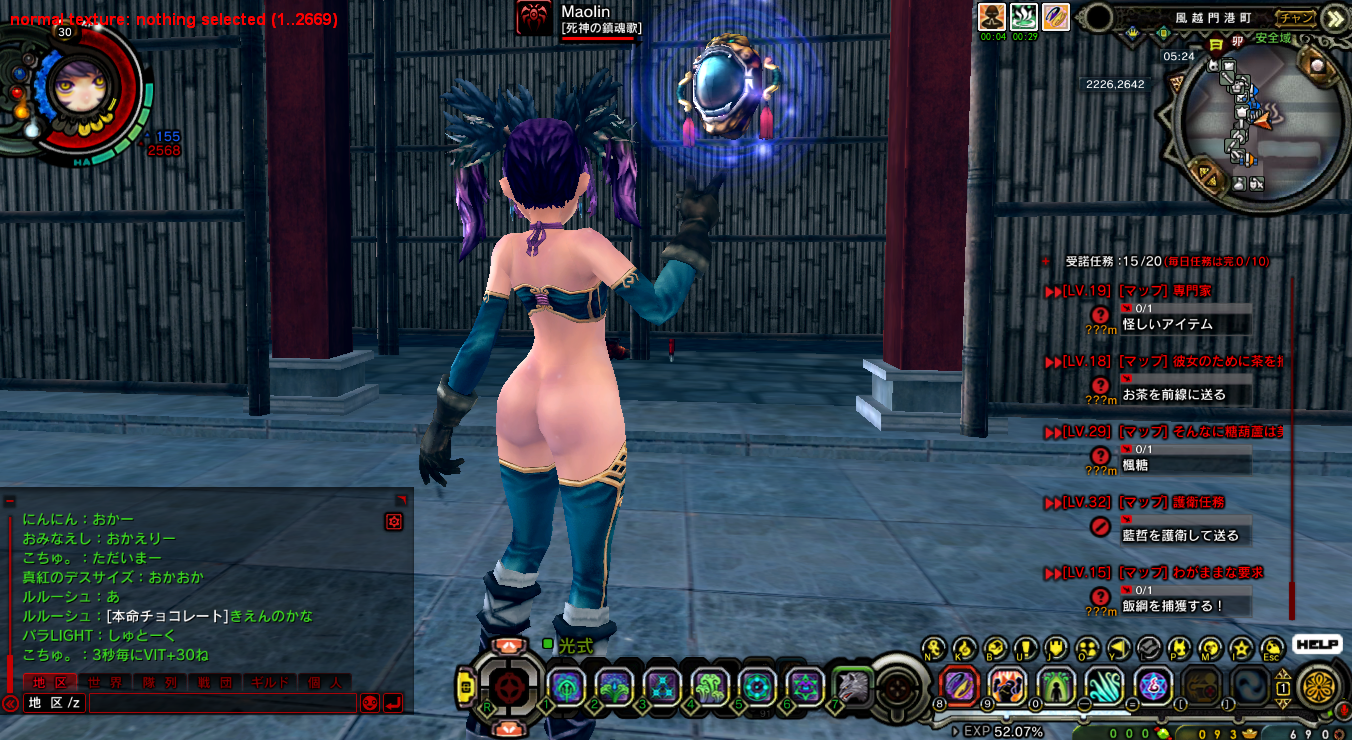
Task: Use the red-framed ring item in slot 8
Action: tap(959, 686)
